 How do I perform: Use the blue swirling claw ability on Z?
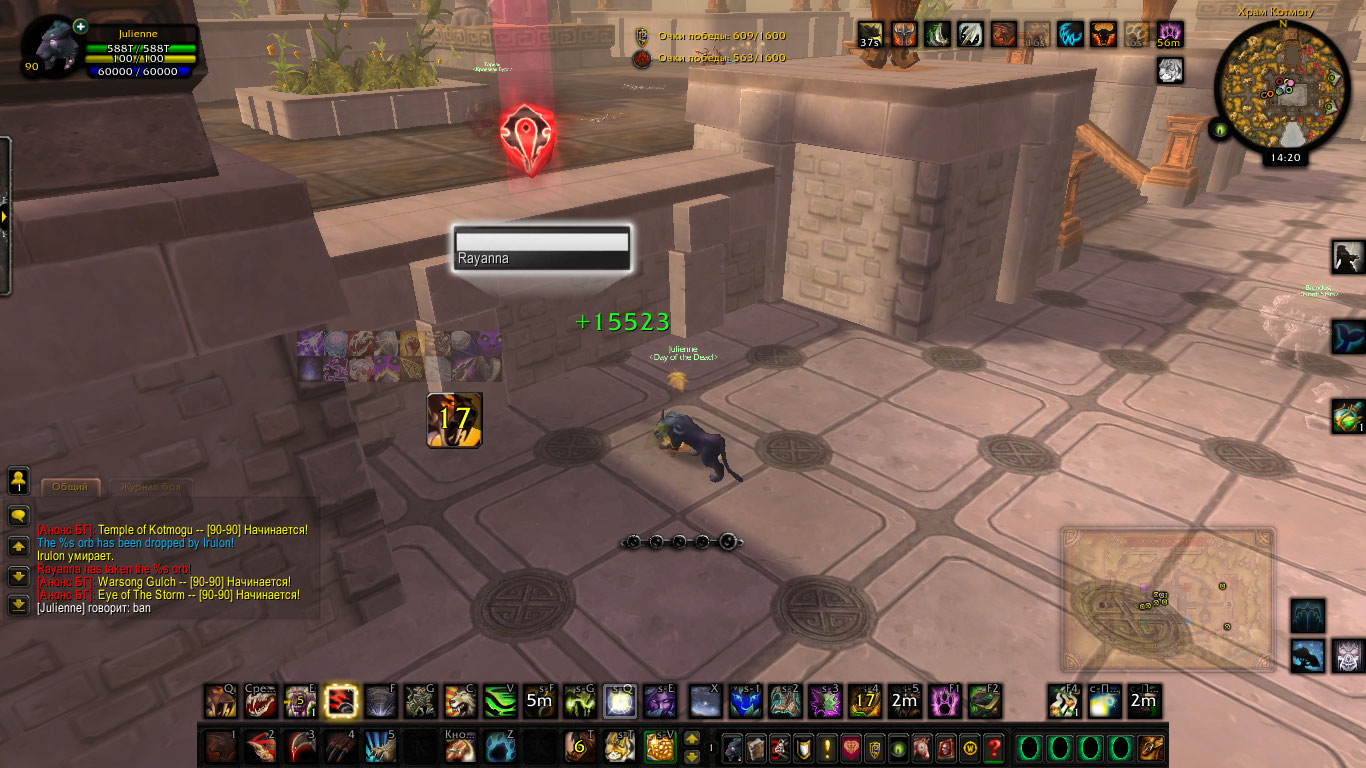point(500,747)
